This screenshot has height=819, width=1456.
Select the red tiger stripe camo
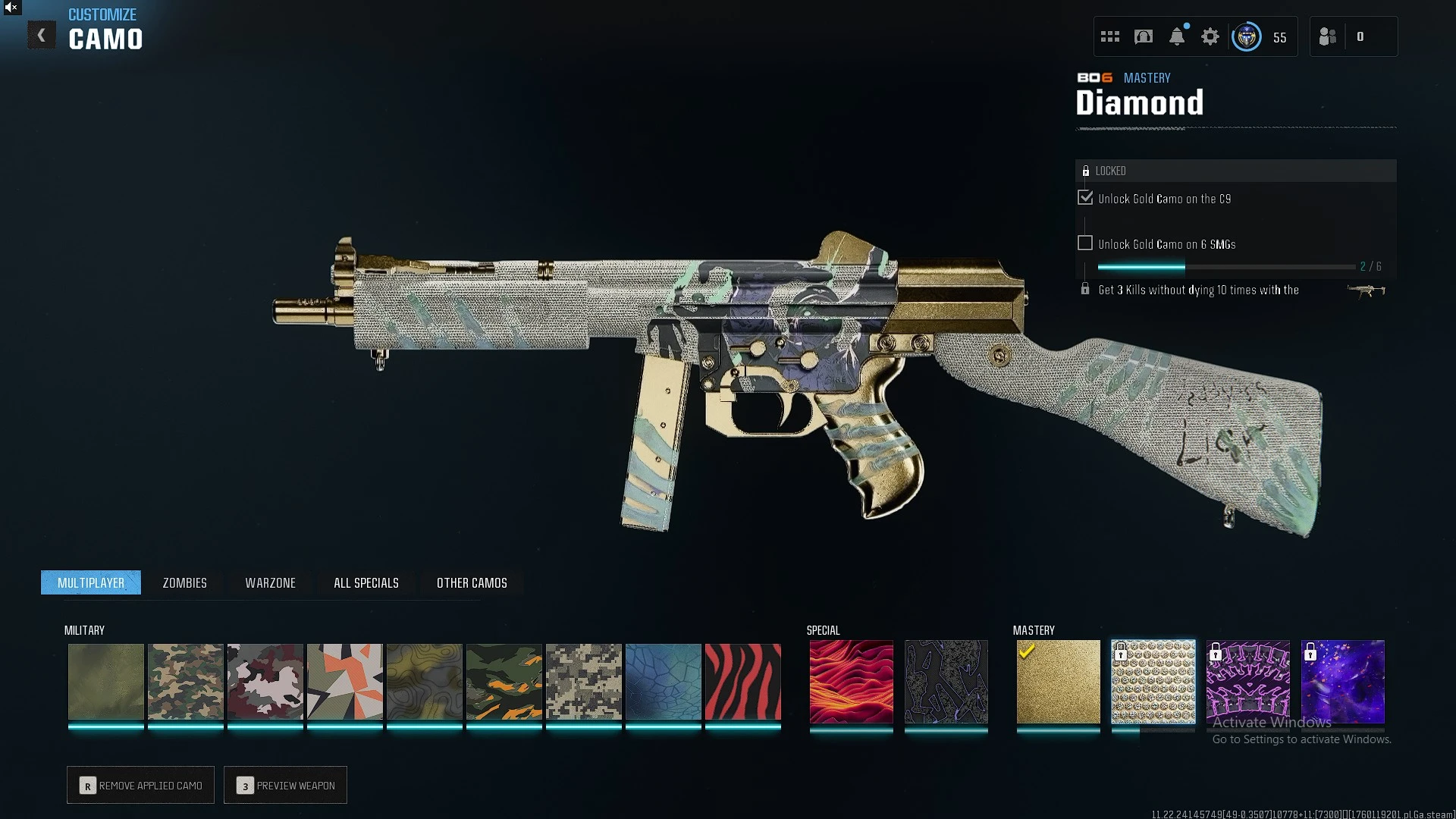pos(742,681)
